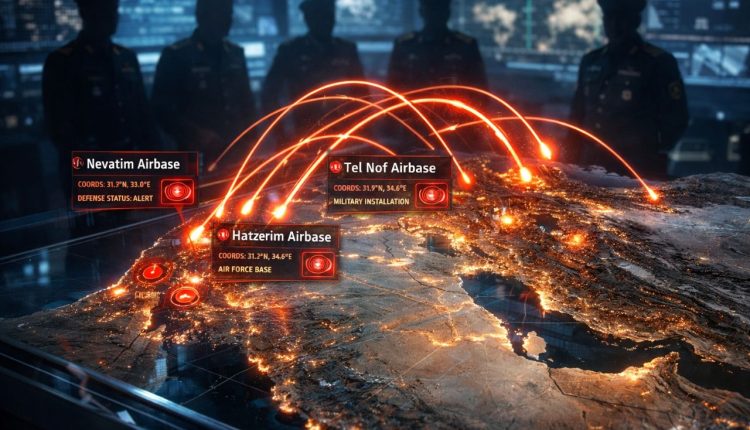750x430 pixels.
Task: Activate the target icon on the Tel Nof panel
Action: (431, 194)
